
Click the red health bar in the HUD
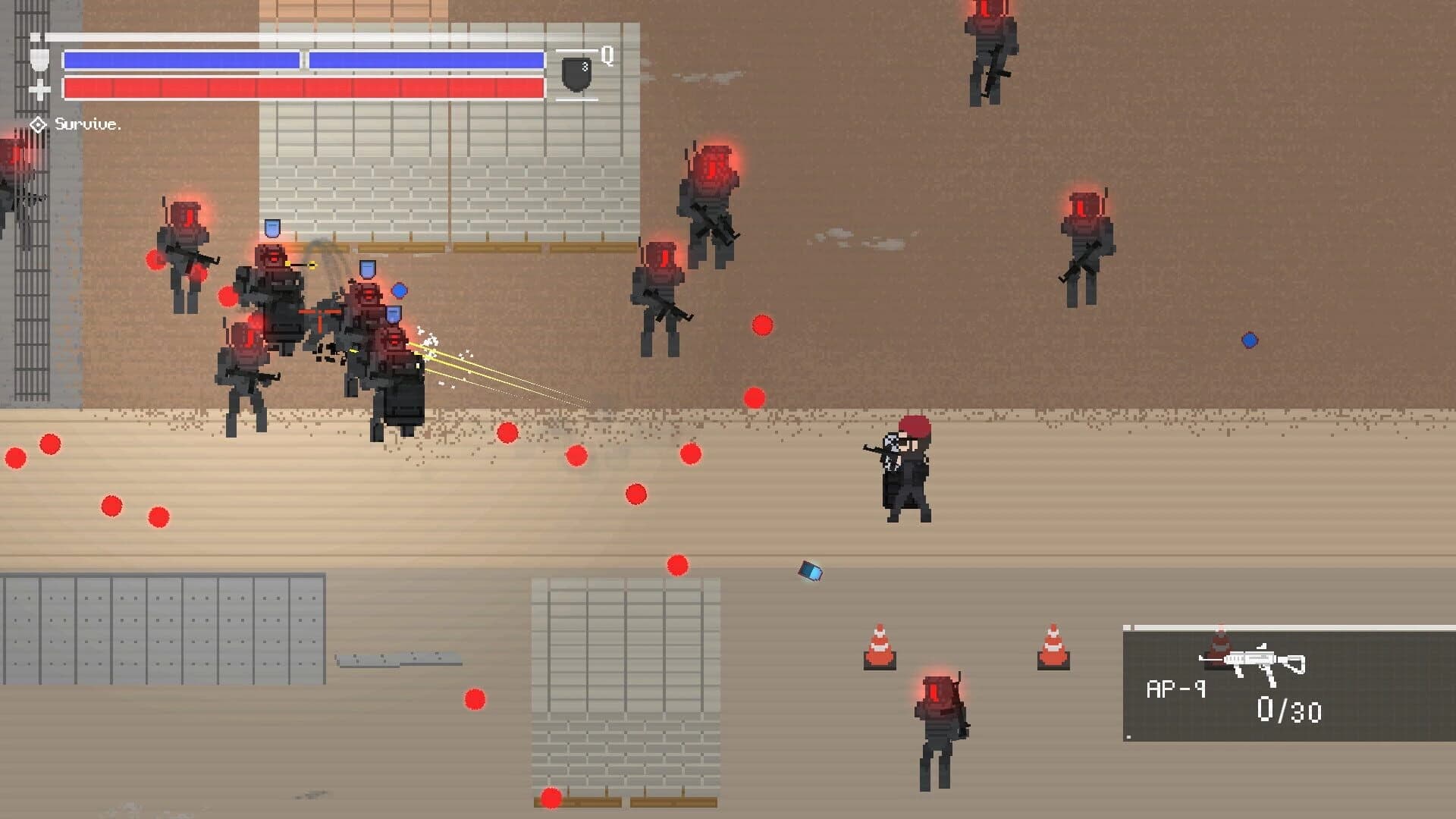click(x=303, y=88)
